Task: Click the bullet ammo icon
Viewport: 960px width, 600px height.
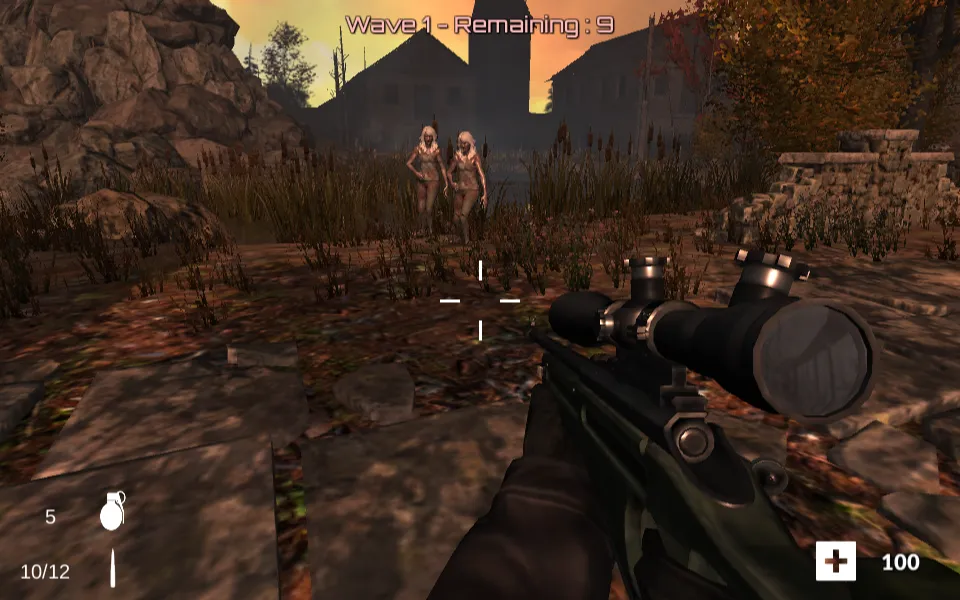Action: 113,569
